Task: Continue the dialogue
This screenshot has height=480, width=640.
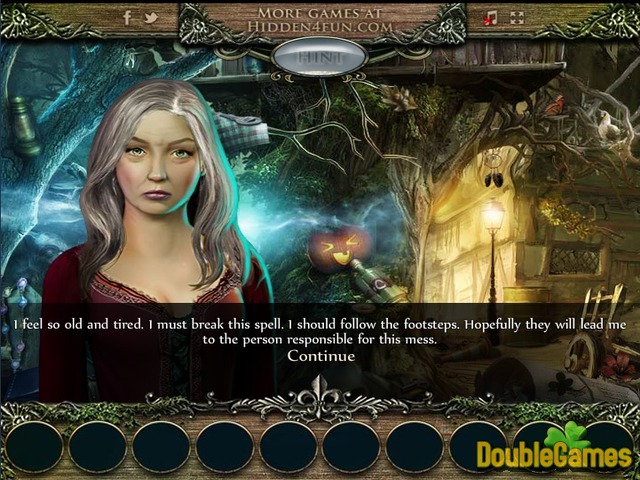Action: [x=320, y=355]
